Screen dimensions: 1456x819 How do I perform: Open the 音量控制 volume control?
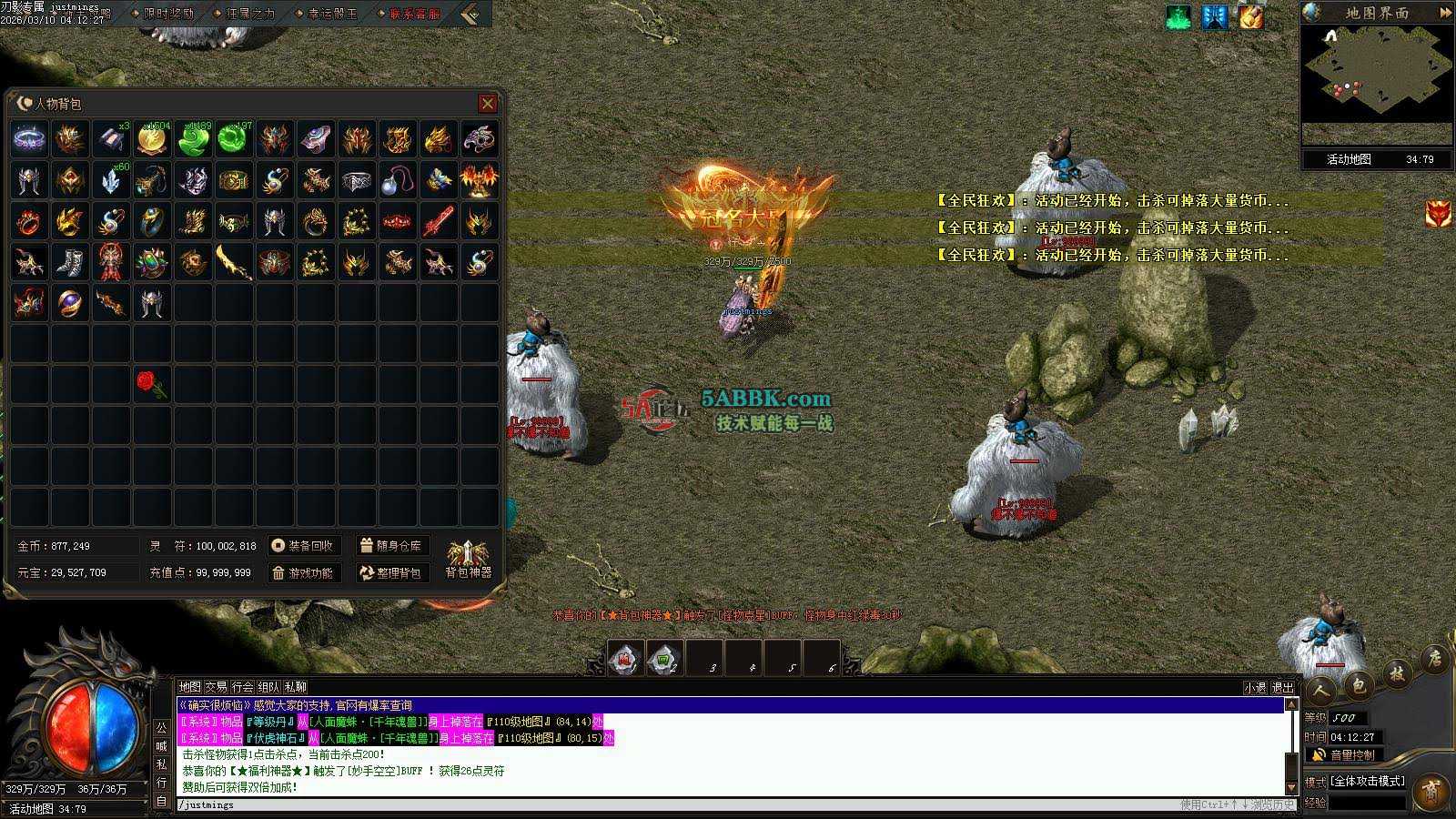pos(1345,755)
